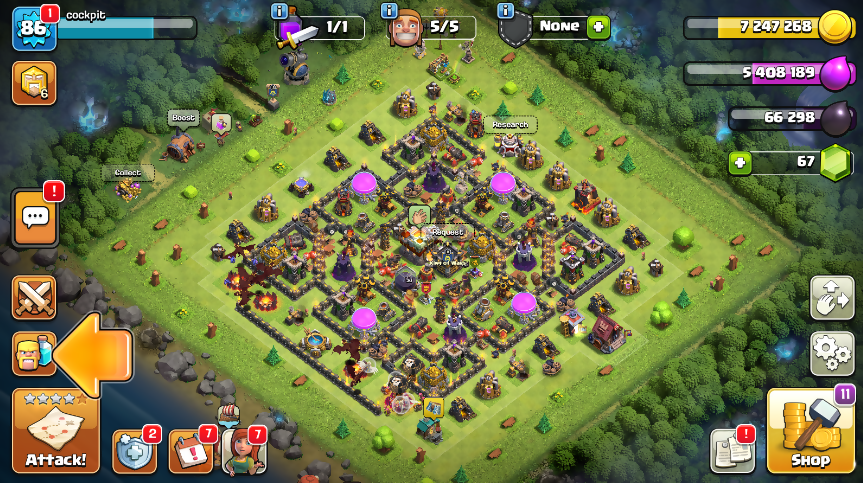The image size is (863, 483).
Task: Open the news notes icon beside Shop
Action: (732, 450)
